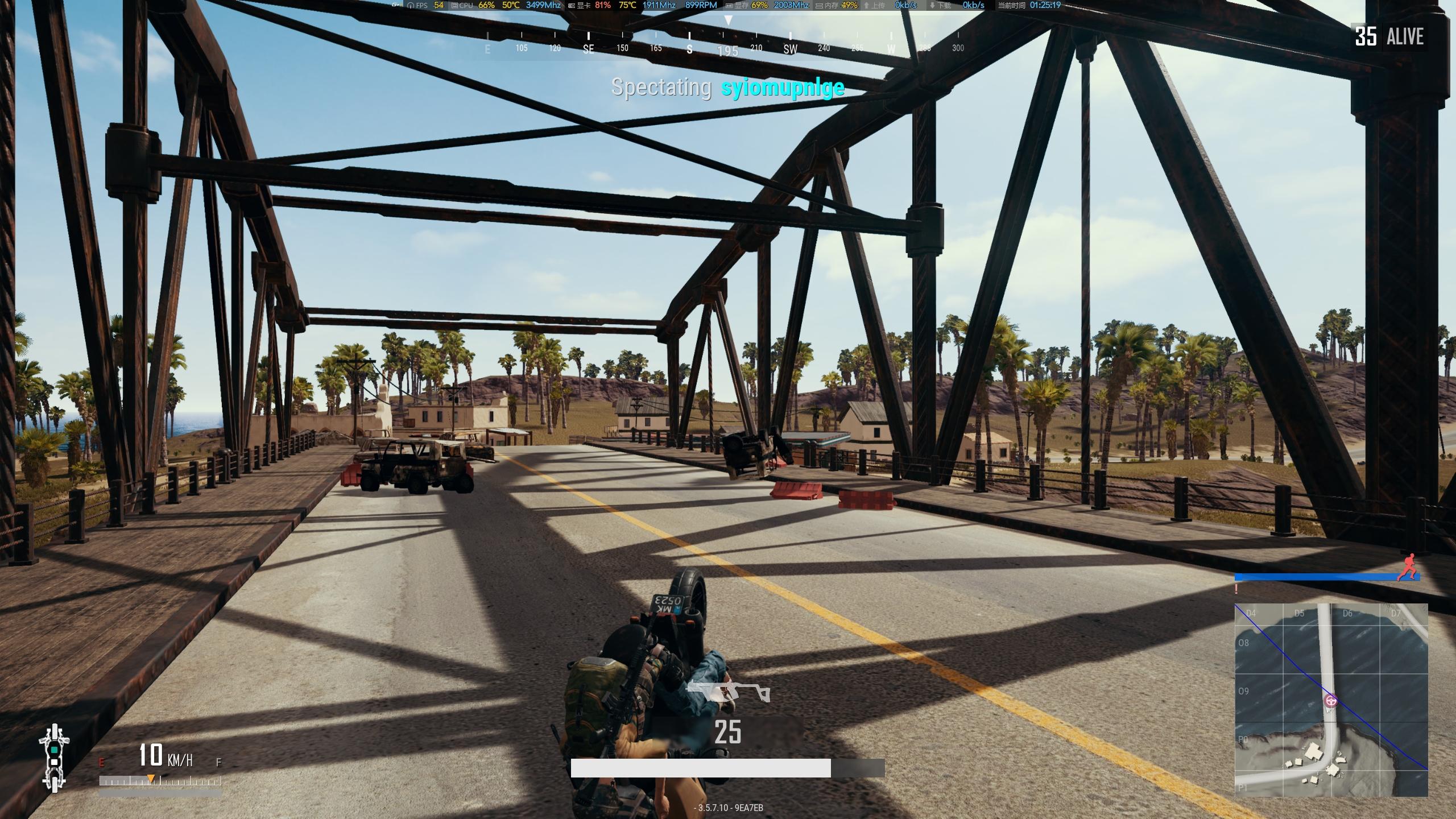Select the equipped gun silhouette icon
Viewport: 1456px width, 819px height.
coord(728,692)
